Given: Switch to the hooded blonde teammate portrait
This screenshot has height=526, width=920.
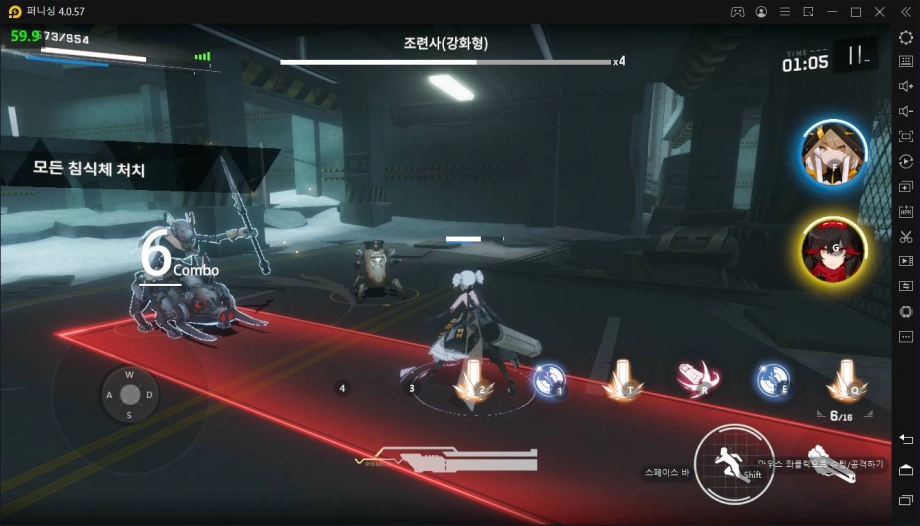Looking at the screenshot, I should (834, 153).
